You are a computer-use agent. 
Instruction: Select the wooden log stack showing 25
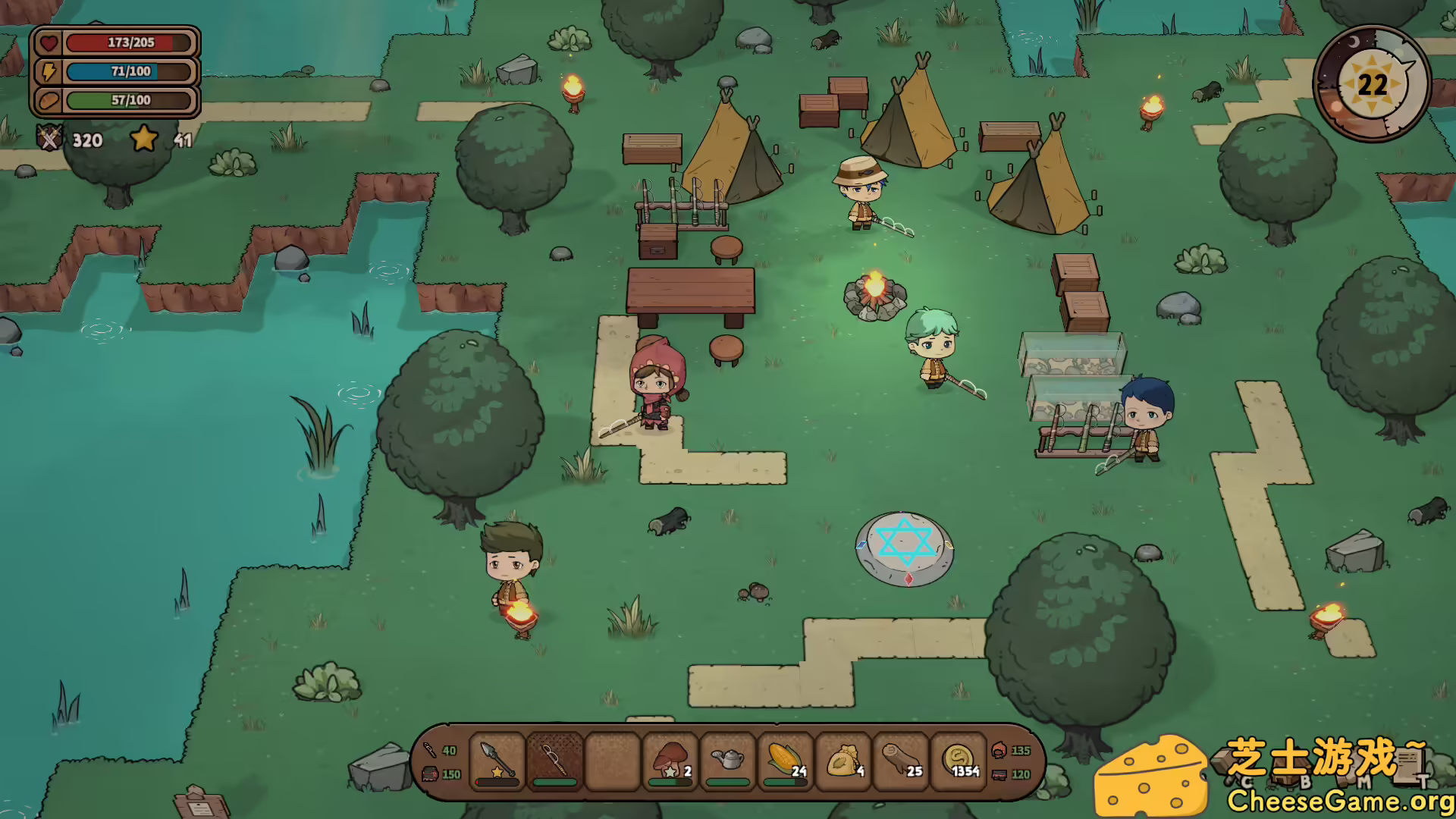(x=900, y=761)
